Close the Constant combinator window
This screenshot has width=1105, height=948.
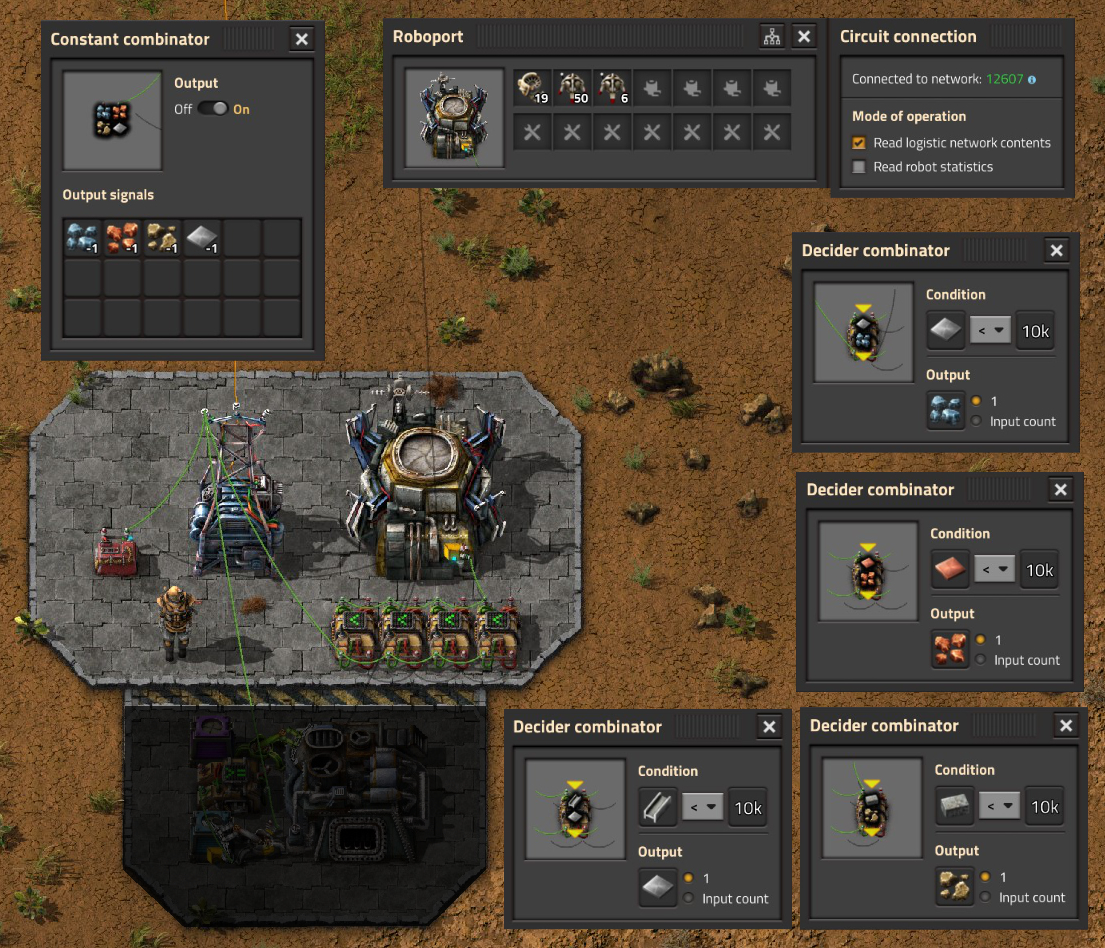pos(302,39)
